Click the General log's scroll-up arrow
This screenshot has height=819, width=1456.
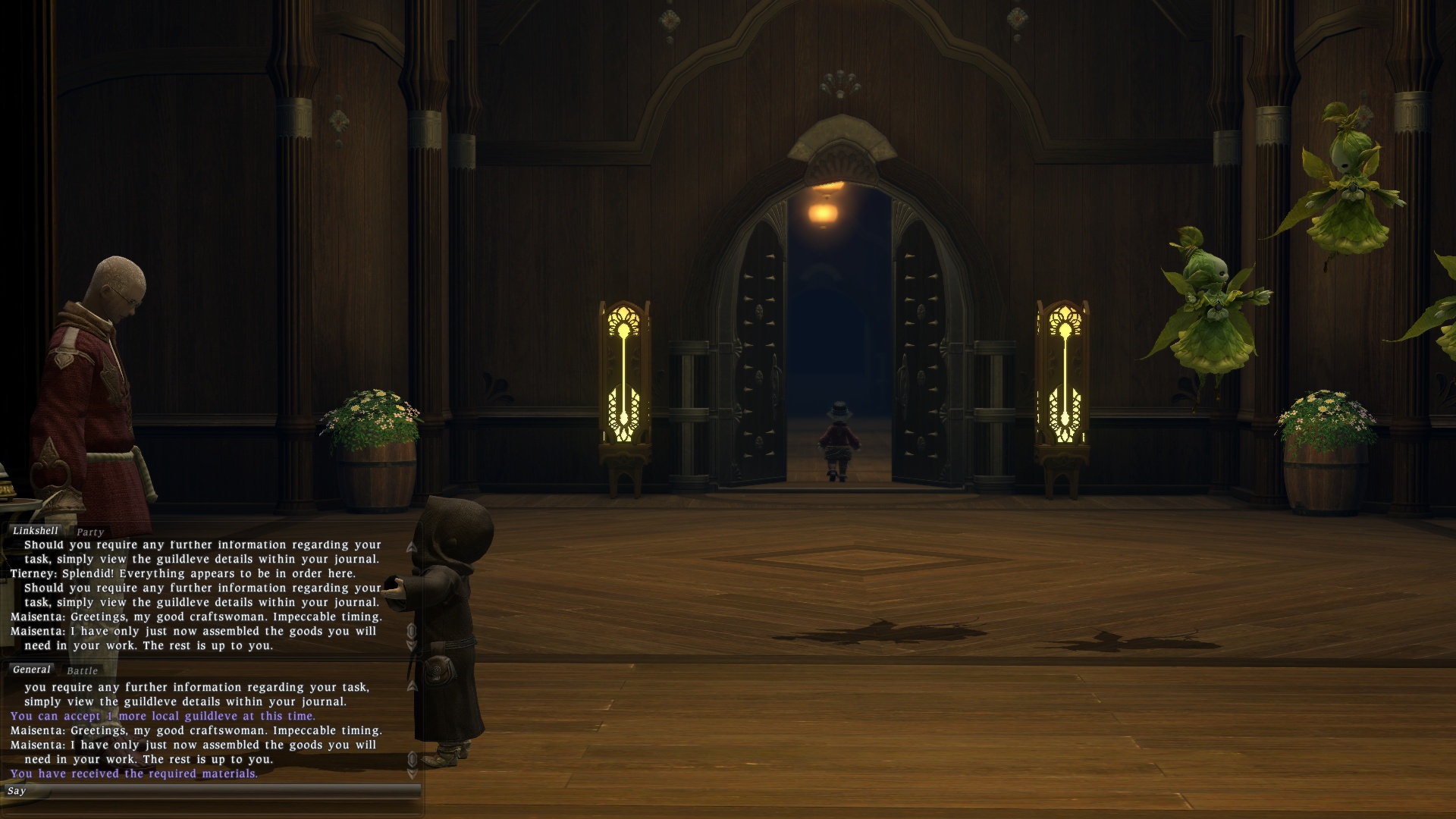[x=412, y=686]
